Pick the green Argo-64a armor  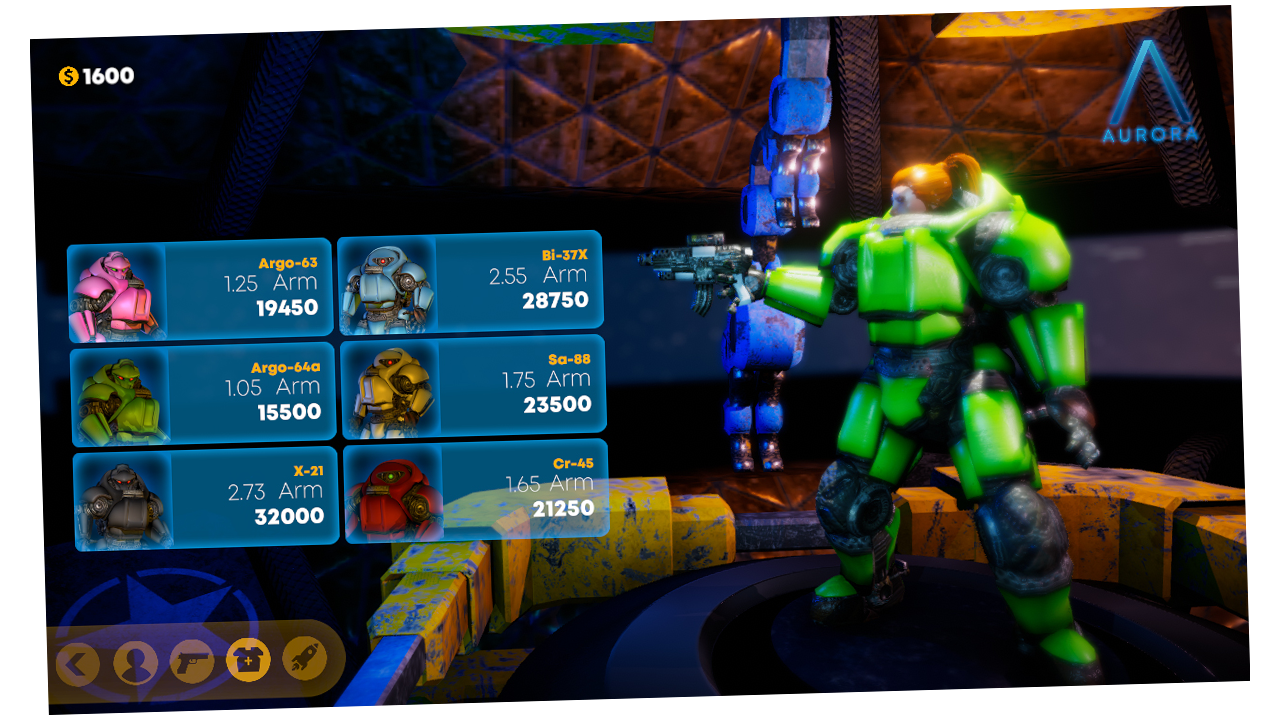pos(203,395)
